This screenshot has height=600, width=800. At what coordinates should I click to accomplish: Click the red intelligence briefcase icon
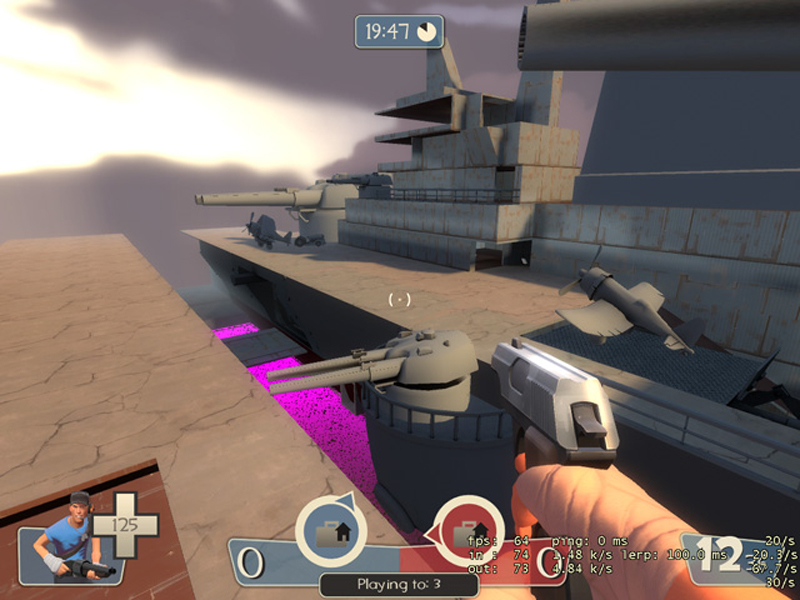pos(469,530)
